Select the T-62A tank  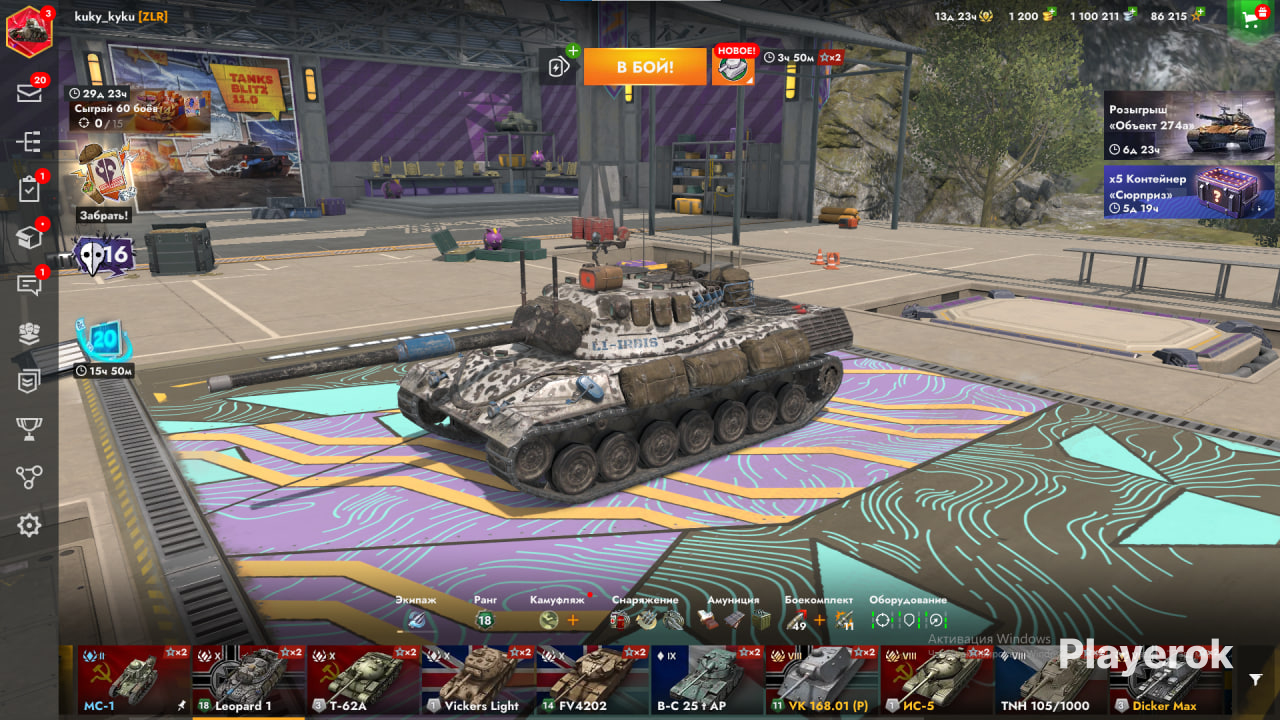click(x=363, y=680)
